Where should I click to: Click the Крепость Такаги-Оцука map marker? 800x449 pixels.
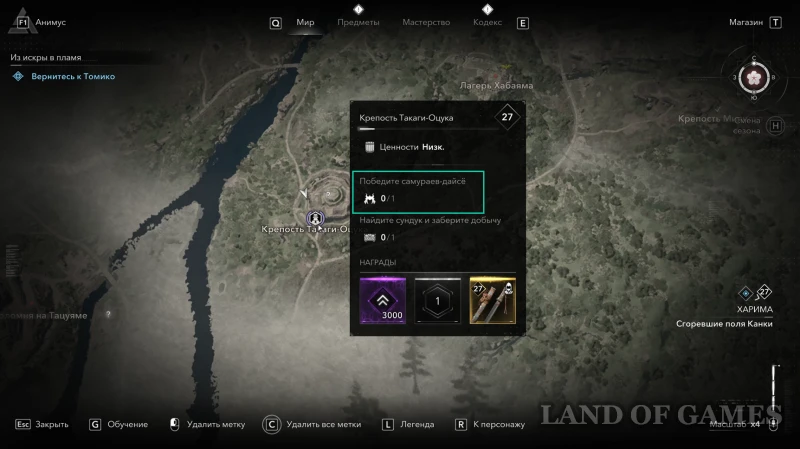click(315, 216)
